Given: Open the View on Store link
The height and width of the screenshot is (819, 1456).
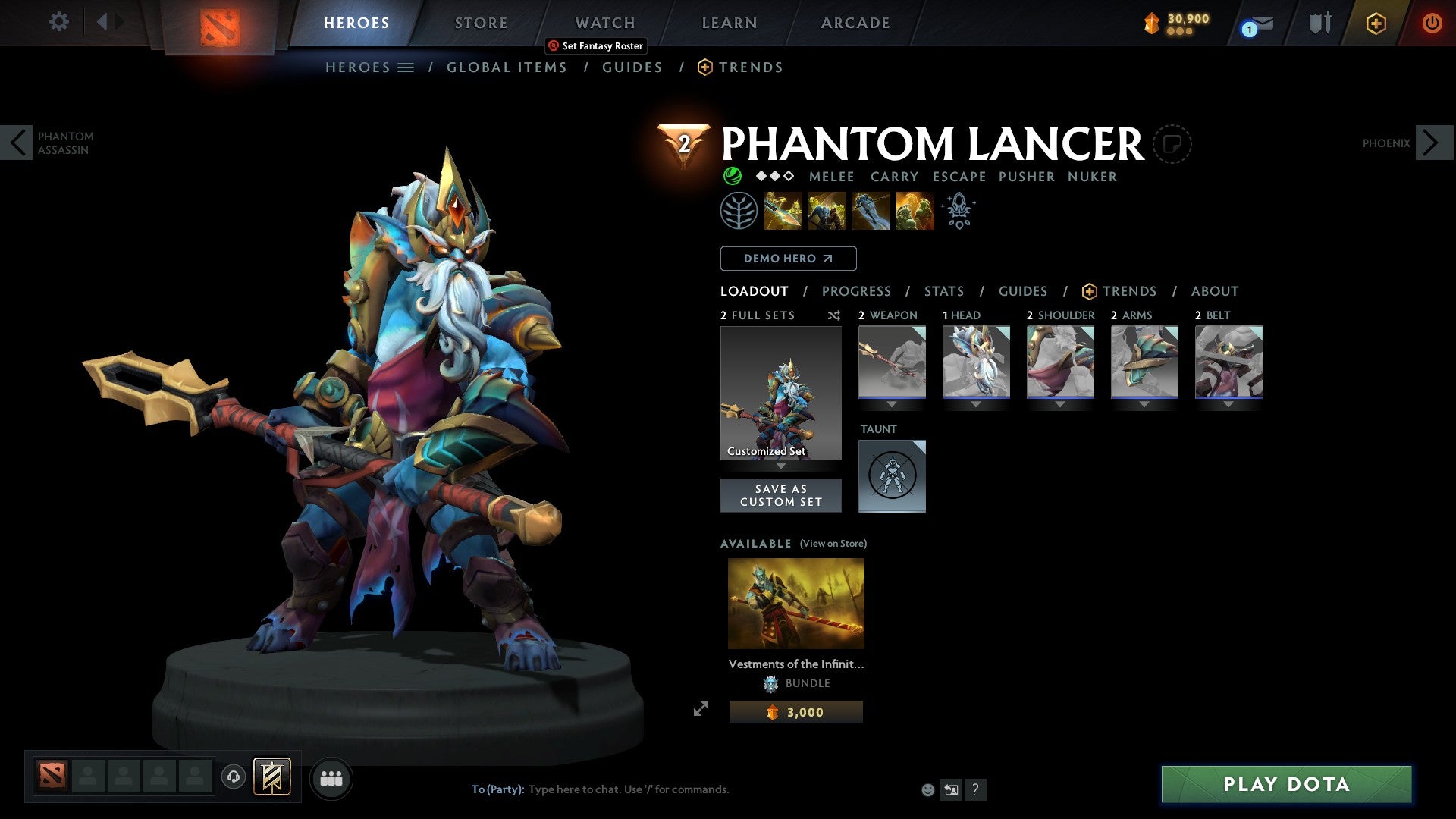Looking at the screenshot, I should pos(833,544).
